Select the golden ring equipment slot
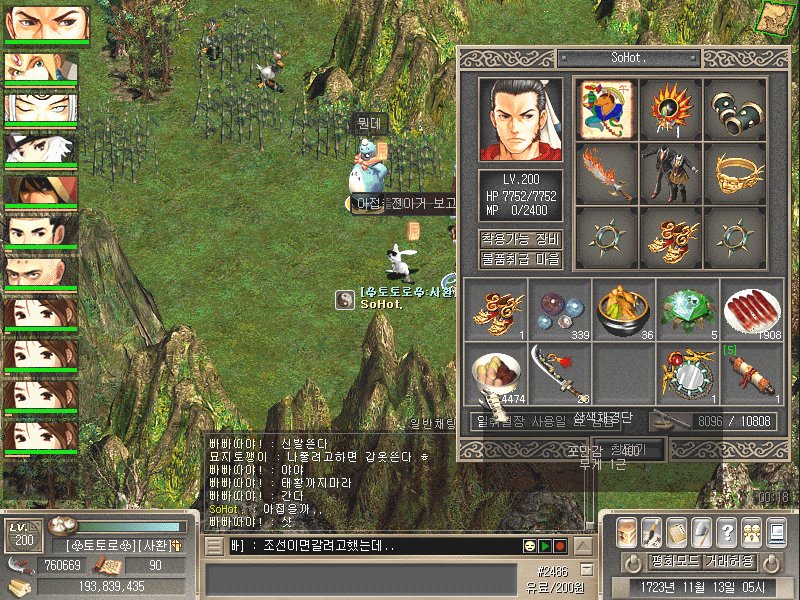 coord(735,173)
